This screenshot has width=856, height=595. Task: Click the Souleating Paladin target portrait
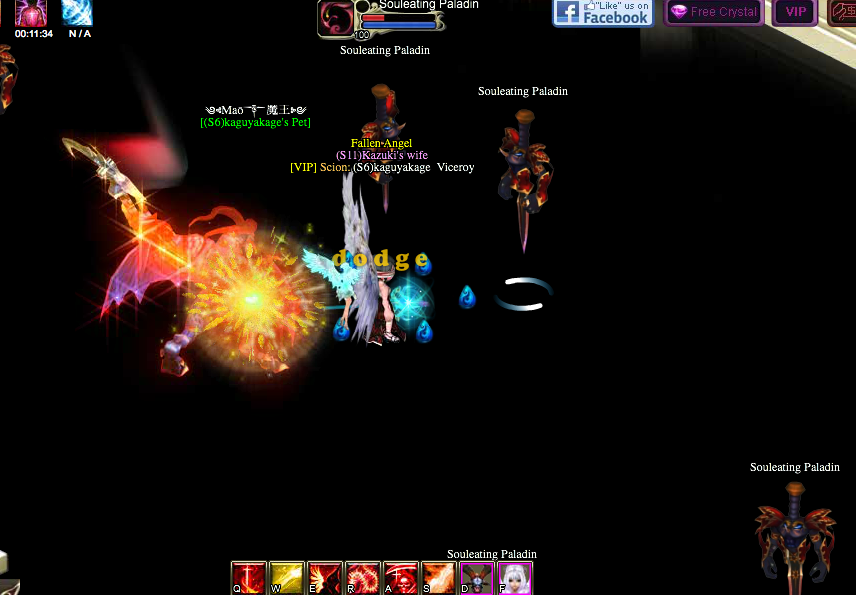[x=335, y=18]
